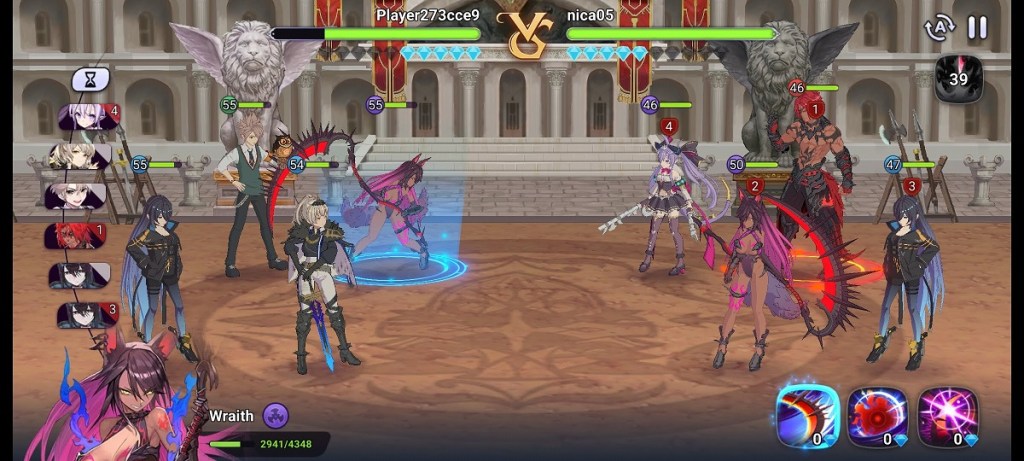Viewport: 1024px width, 461px height.
Task: Target the scythe-wielding enemy marked 2
Action: click(745, 270)
